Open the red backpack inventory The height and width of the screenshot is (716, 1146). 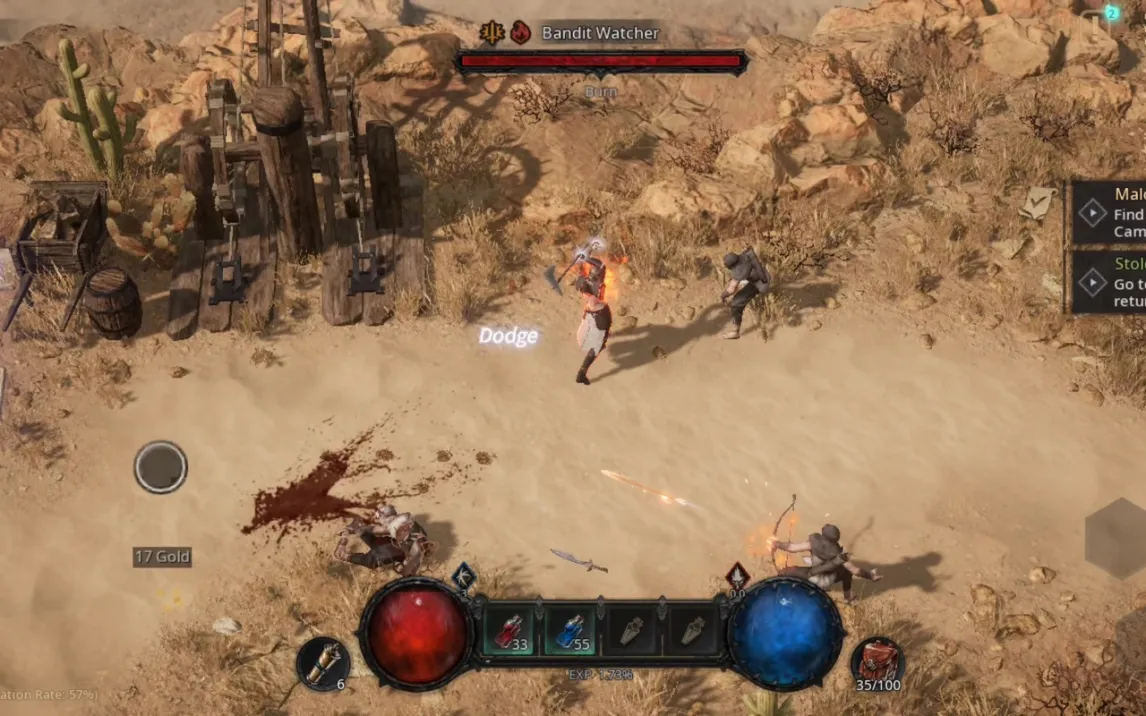click(878, 662)
